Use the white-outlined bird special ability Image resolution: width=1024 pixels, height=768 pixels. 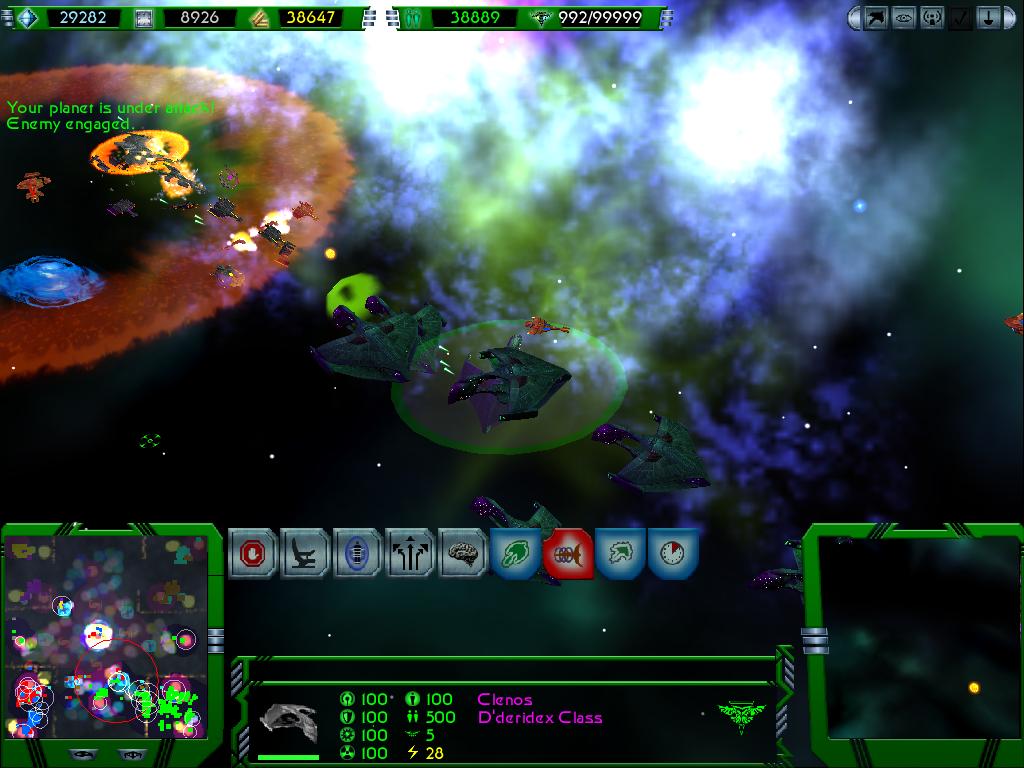click(x=620, y=553)
